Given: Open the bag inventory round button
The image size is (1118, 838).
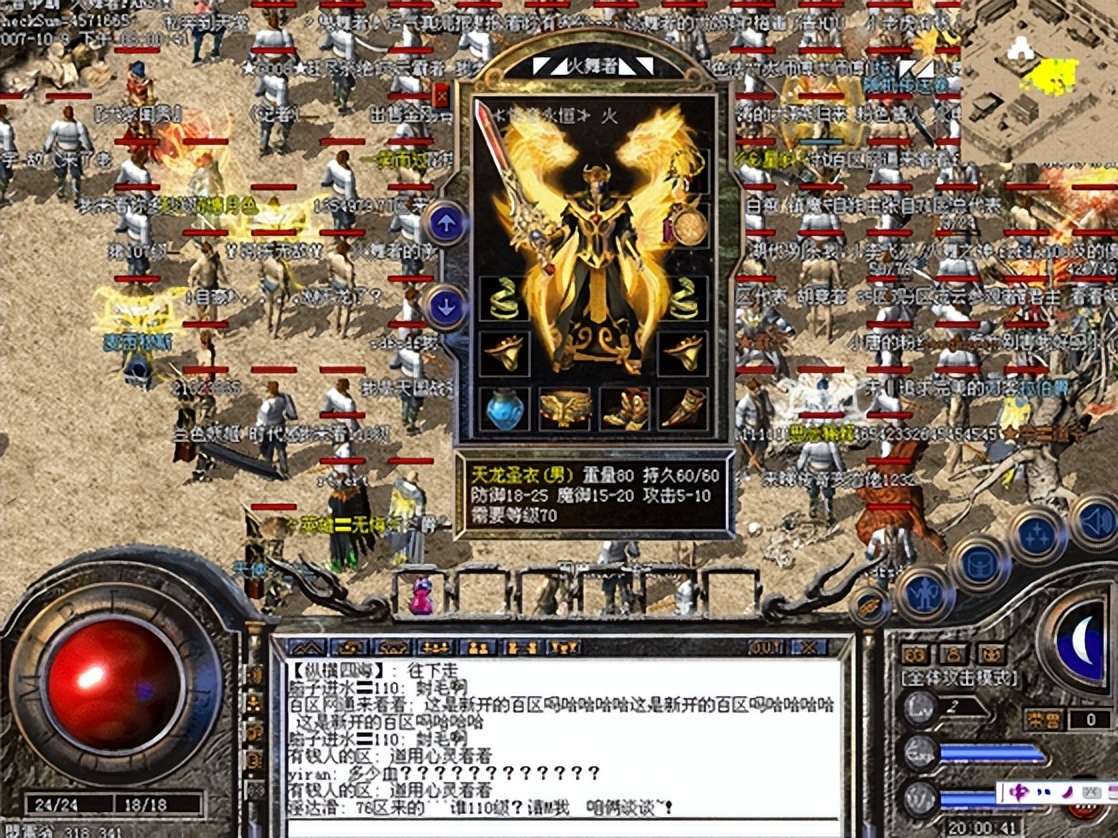Looking at the screenshot, I should point(980,565).
